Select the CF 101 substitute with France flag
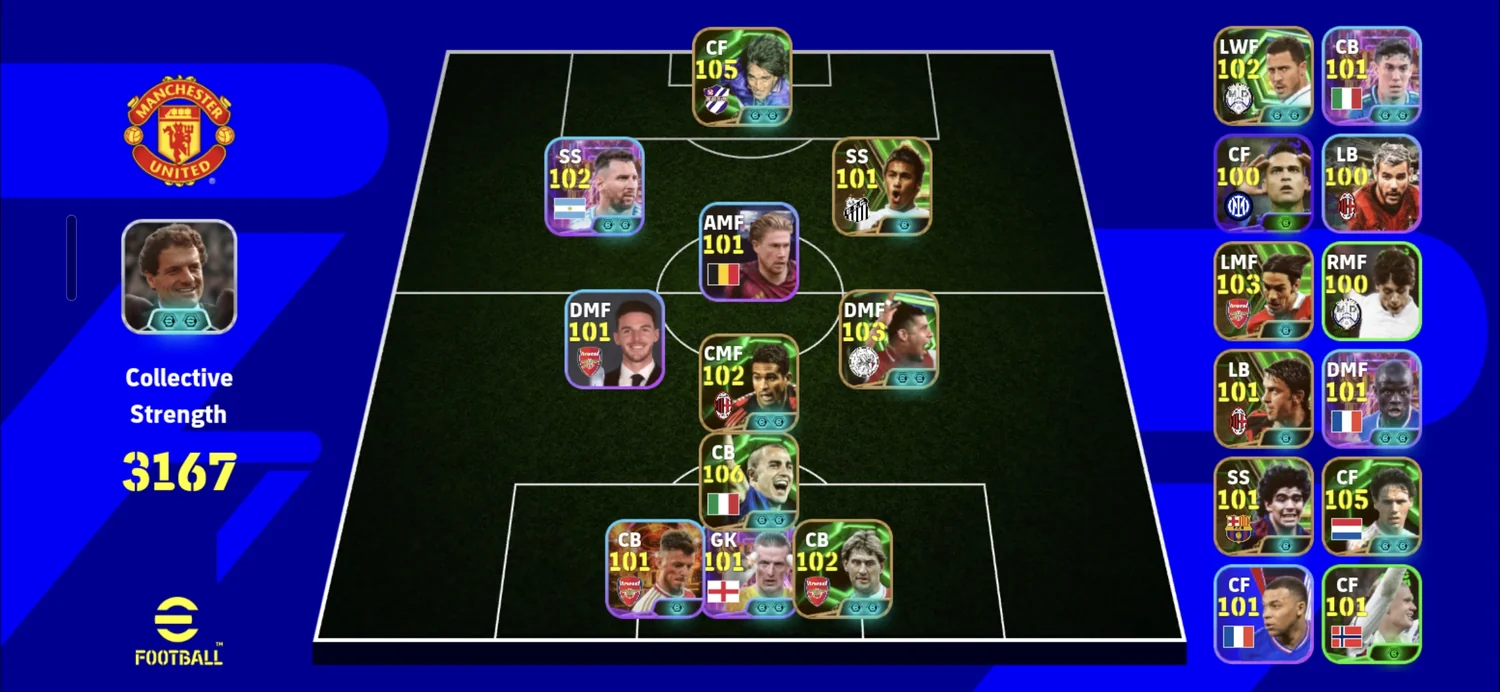1500x692 pixels. (x=1263, y=614)
